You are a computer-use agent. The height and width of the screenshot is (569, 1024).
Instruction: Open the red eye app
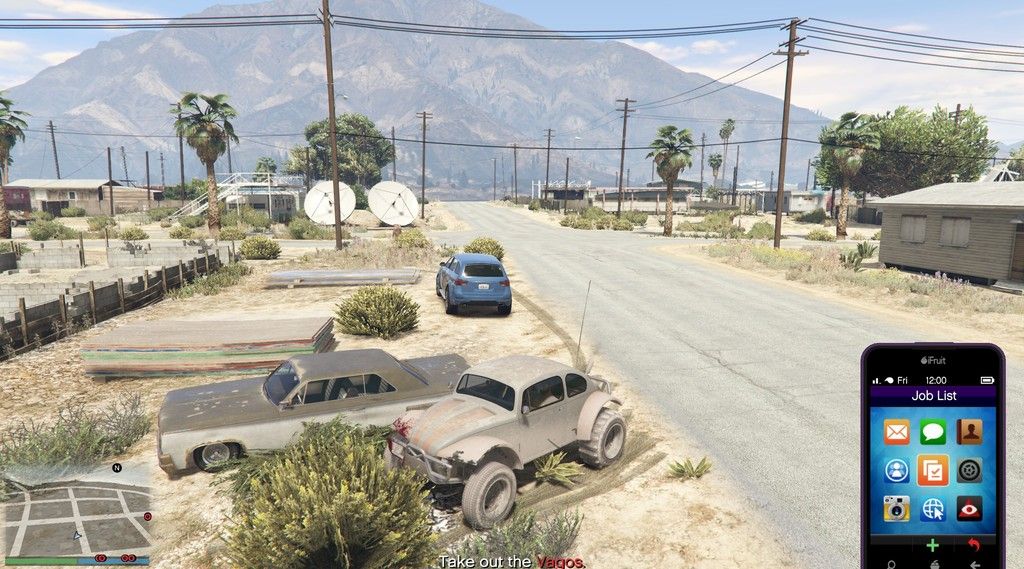(x=969, y=508)
